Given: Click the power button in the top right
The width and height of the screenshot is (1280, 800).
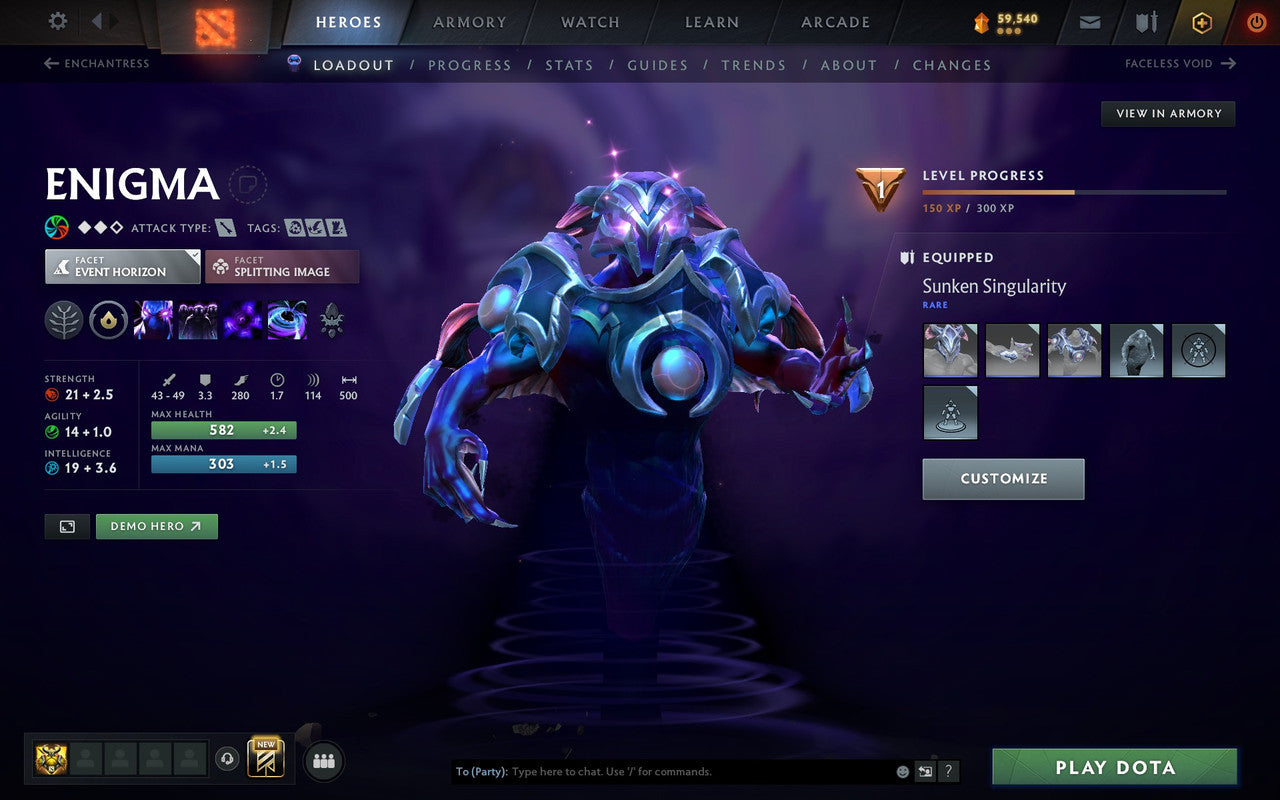Looking at the screenshot, I should (1256, 21).
